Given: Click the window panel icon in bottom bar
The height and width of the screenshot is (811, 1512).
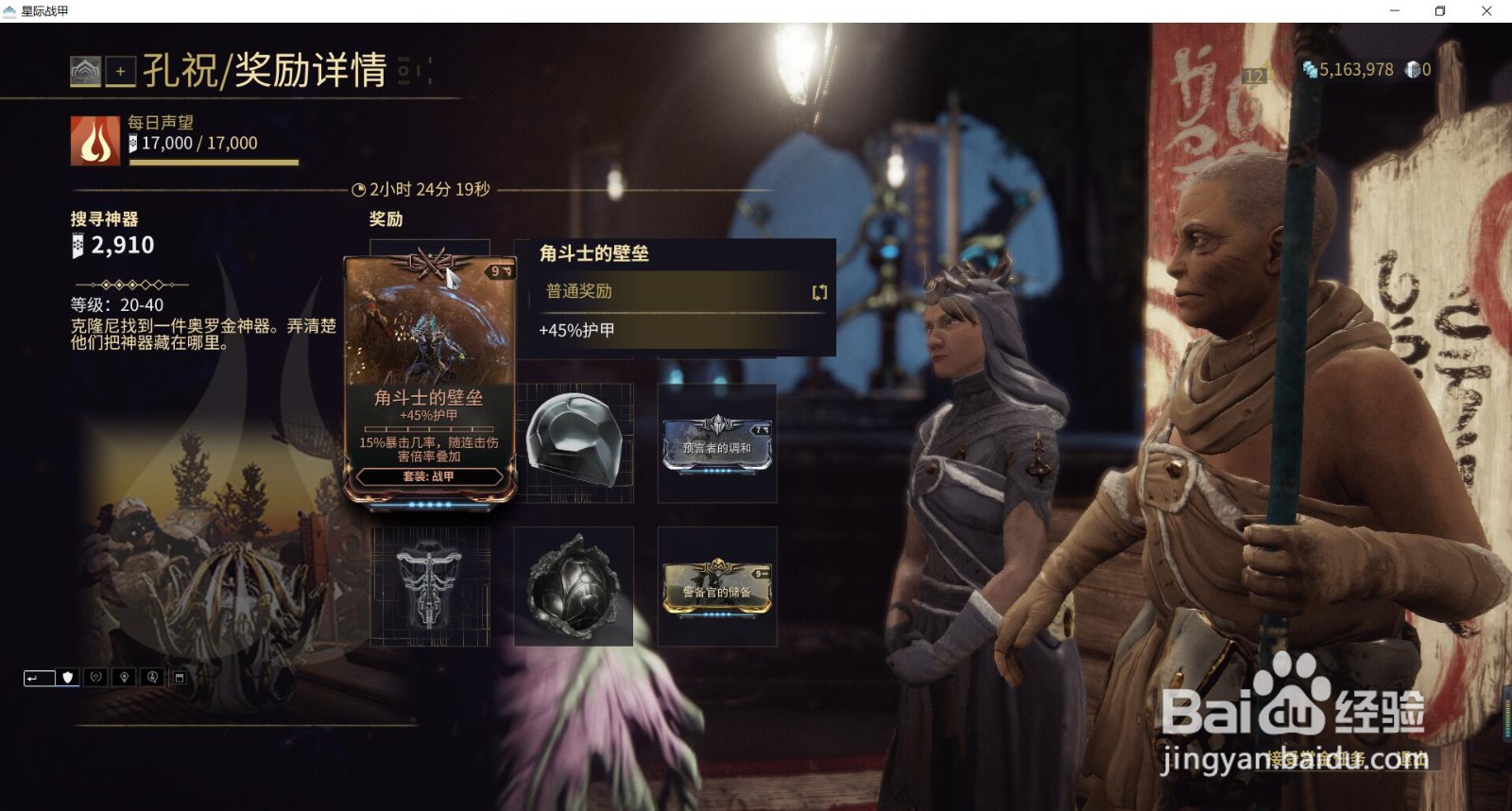Looking at the screenshot, I should coord(180,678).
